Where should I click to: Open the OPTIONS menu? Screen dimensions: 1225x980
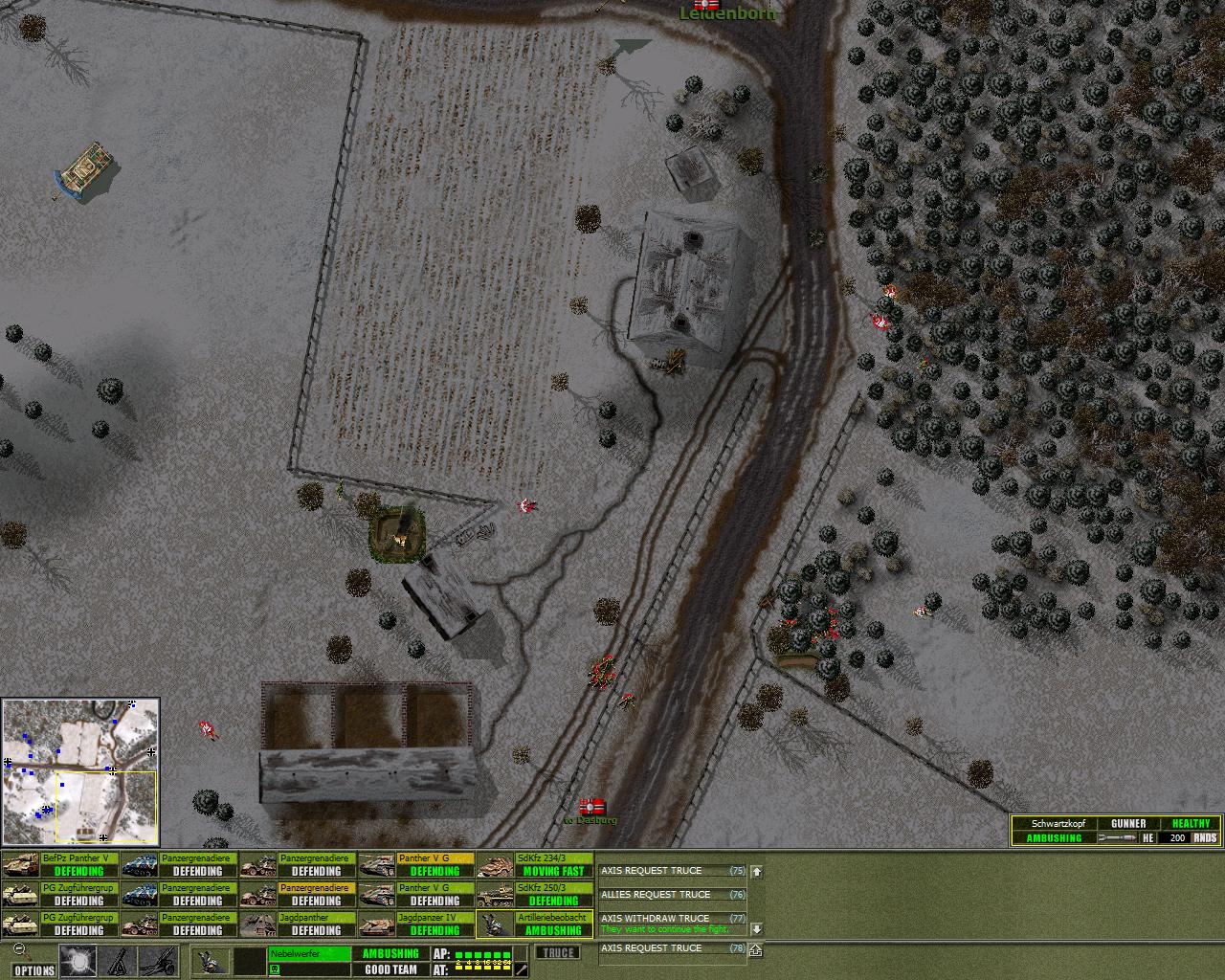click(x=34, y=970)
